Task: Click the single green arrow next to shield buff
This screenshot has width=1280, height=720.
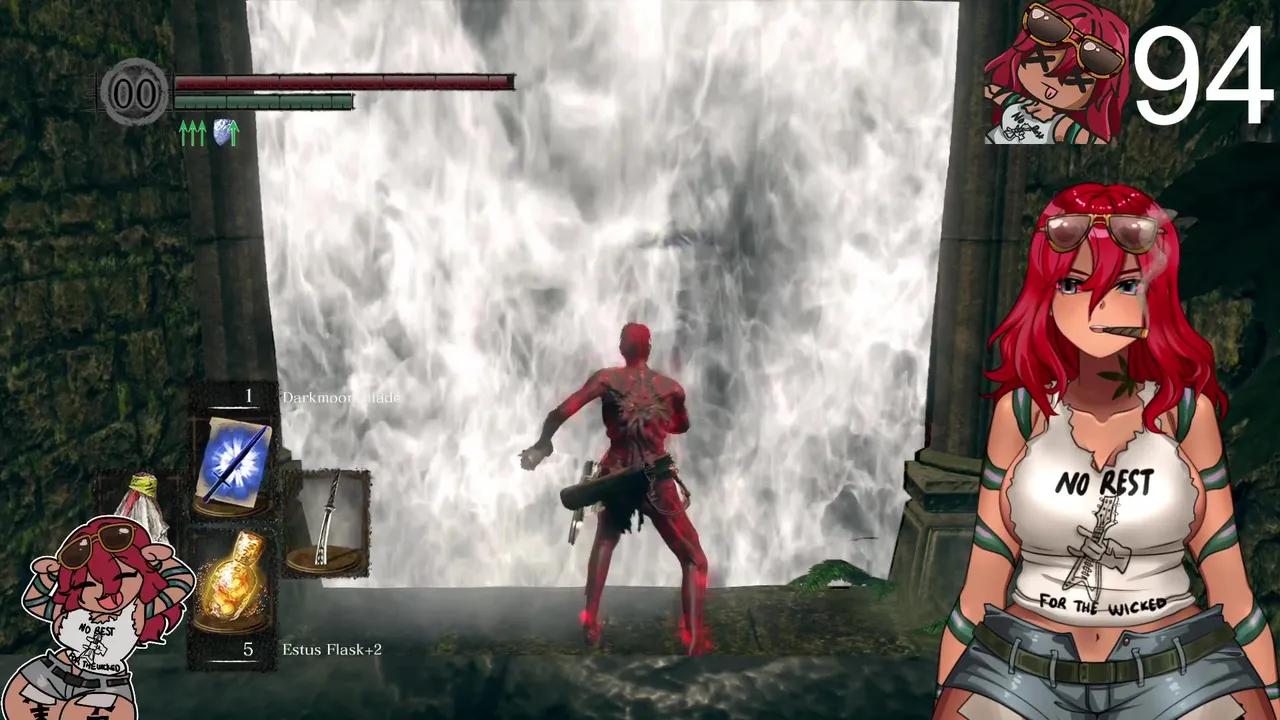Action: pyautogui.click(x=233, y=131)
